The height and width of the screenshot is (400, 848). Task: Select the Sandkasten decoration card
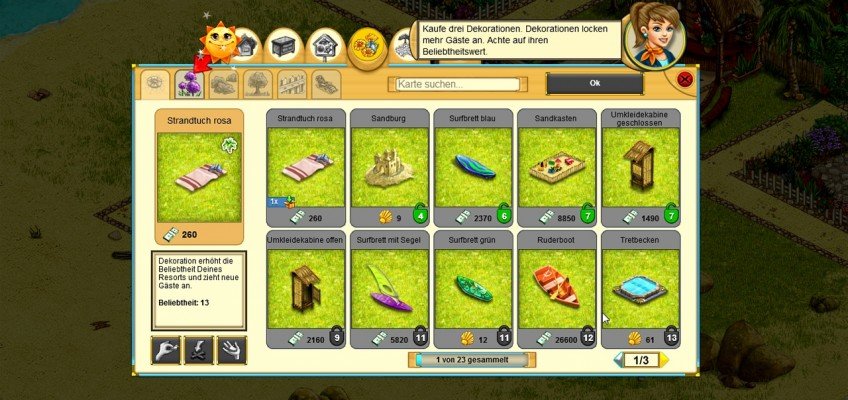(x=556, y=167)
